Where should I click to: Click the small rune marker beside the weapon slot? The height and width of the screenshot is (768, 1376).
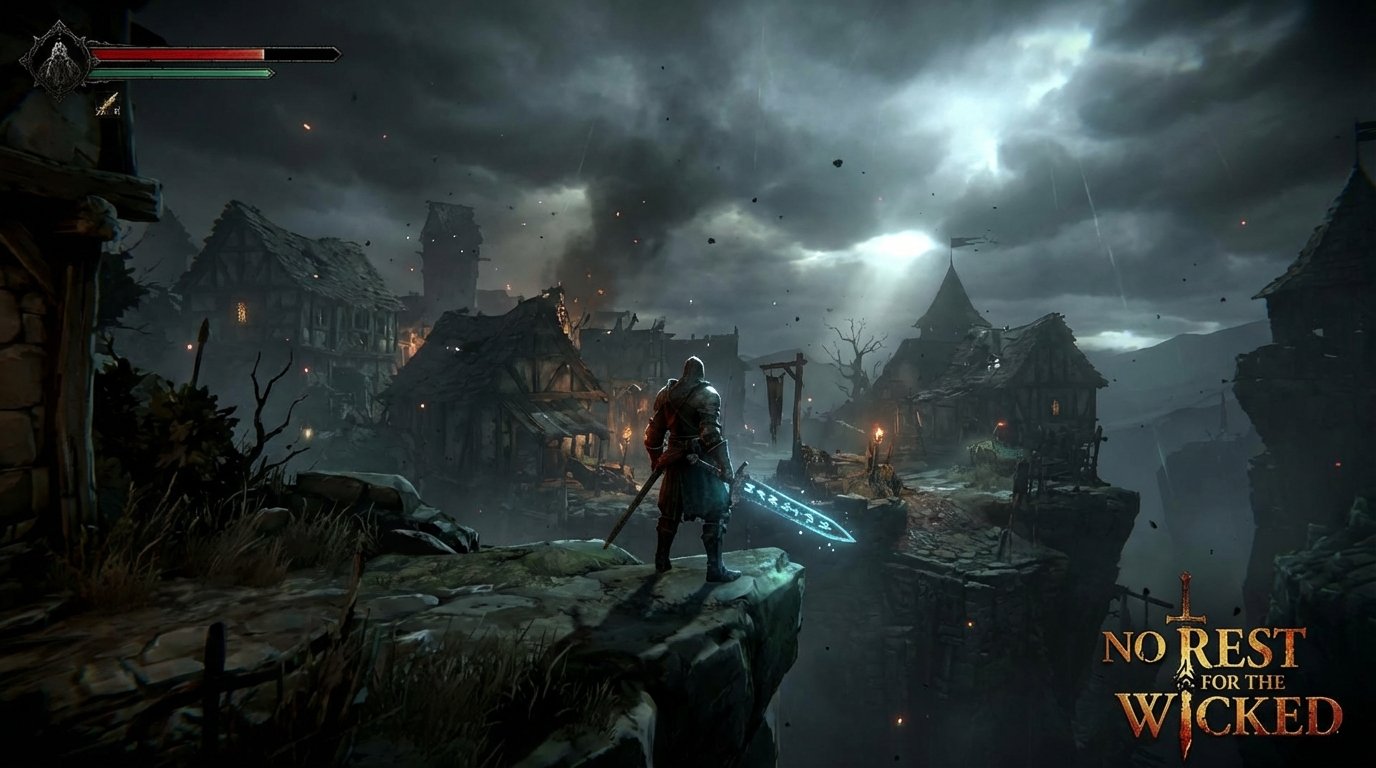pyautogui.click(x=117, y=111)
